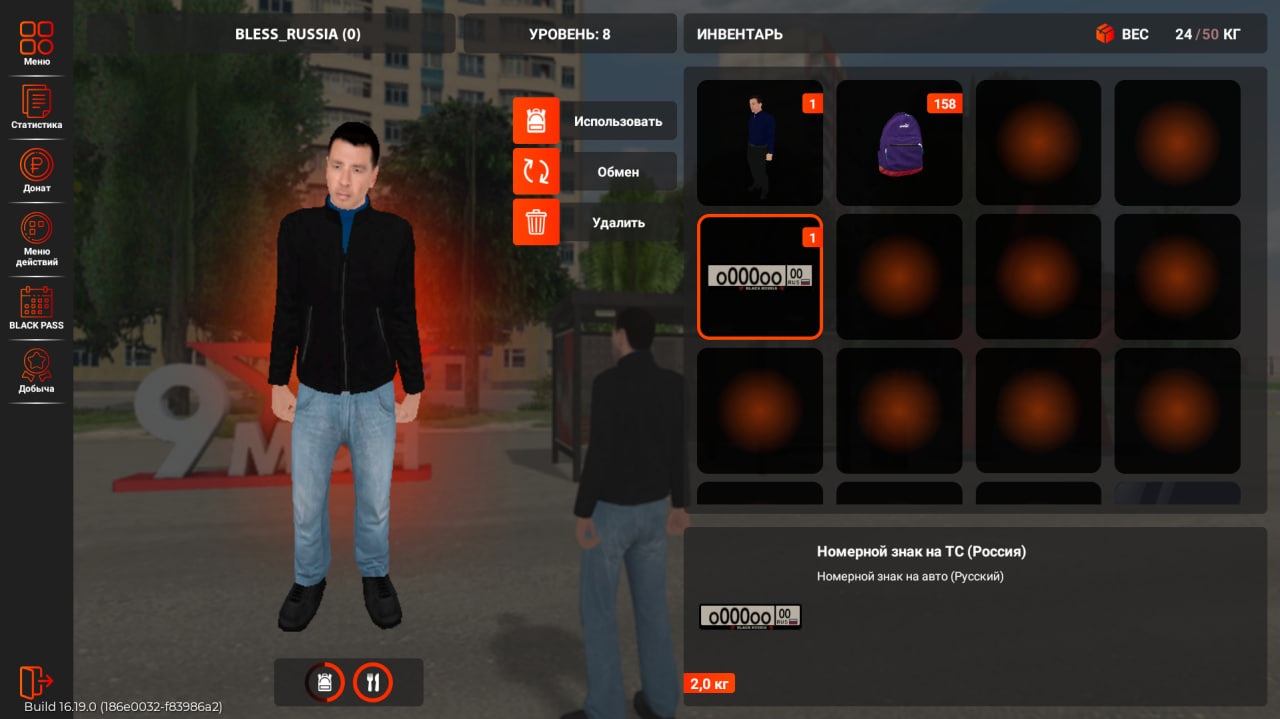Click the backpack status icon below the character
Viewport: 1280px width, 719px height.
coord(325,682)
